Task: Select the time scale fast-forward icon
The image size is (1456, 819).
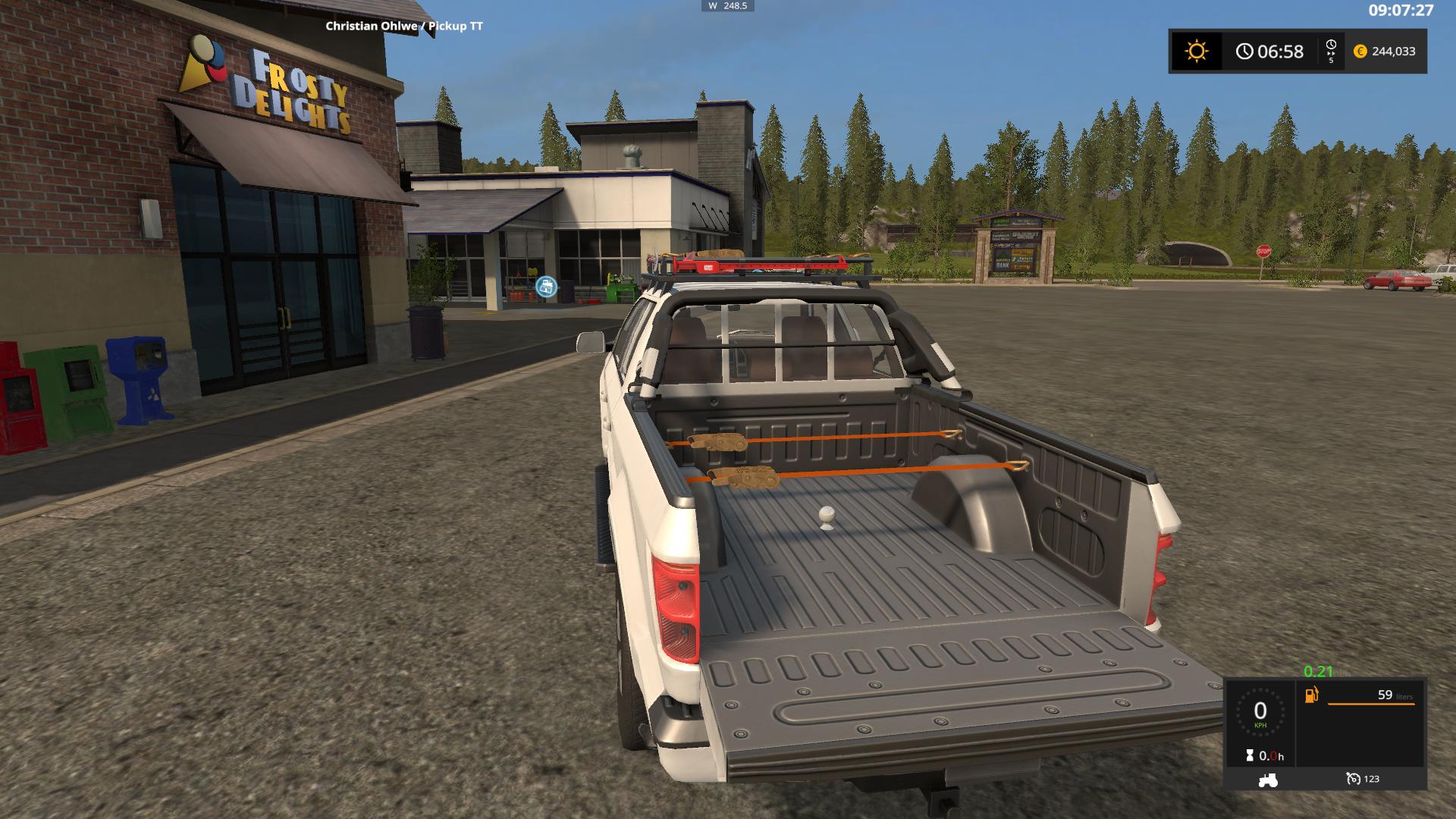Action: pos(1331,51)
